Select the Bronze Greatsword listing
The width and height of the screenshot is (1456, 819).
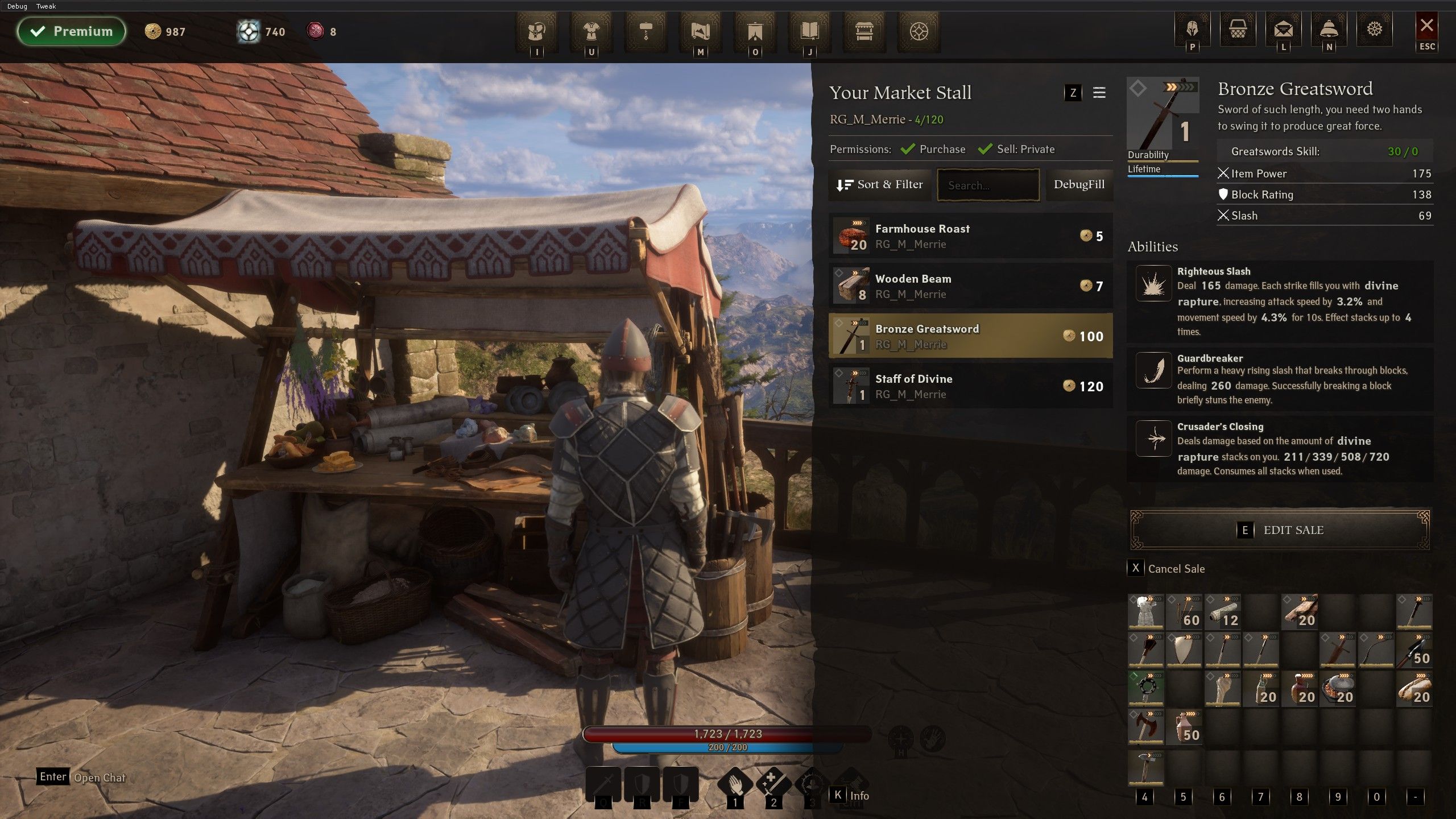970,336
